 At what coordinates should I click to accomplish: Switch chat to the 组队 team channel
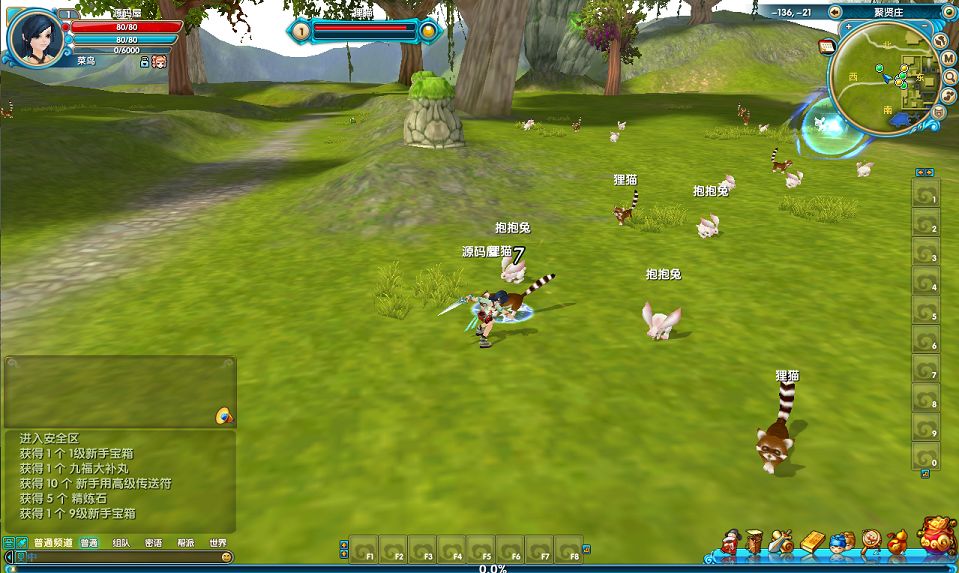tap(121, 543)
